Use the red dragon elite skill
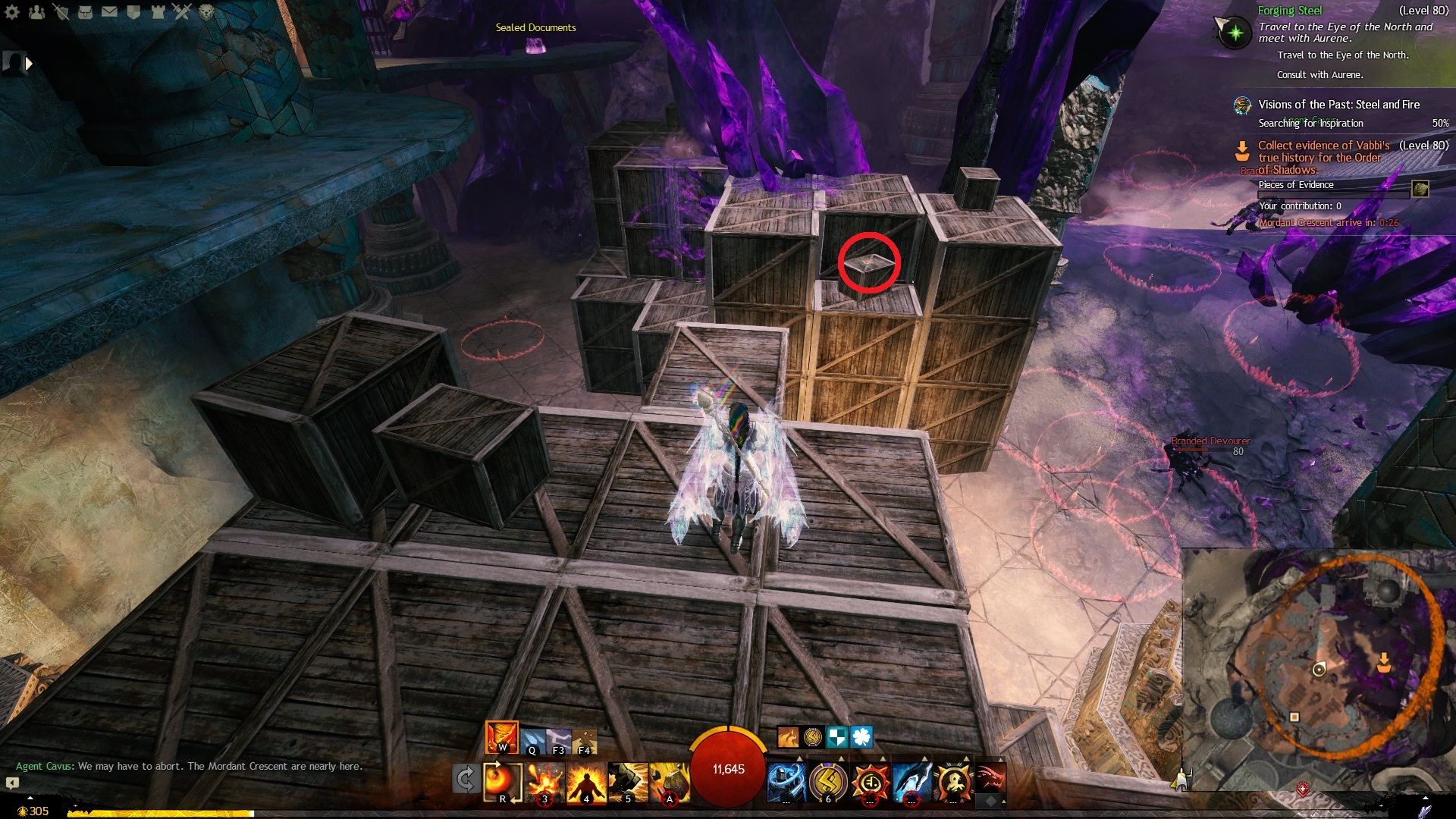Viewport: 1456px width, 819px height. pyautogui.click(x=990, y=779)
